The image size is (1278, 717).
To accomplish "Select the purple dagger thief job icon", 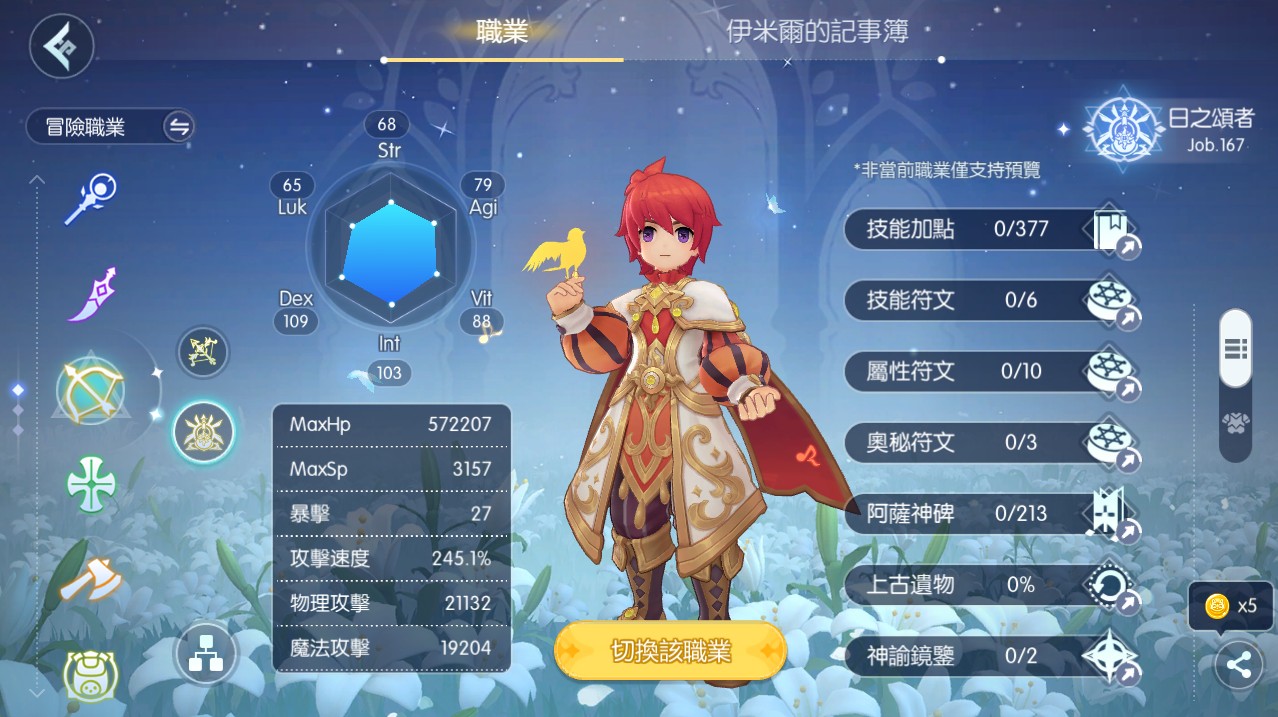I will [92, 295].
